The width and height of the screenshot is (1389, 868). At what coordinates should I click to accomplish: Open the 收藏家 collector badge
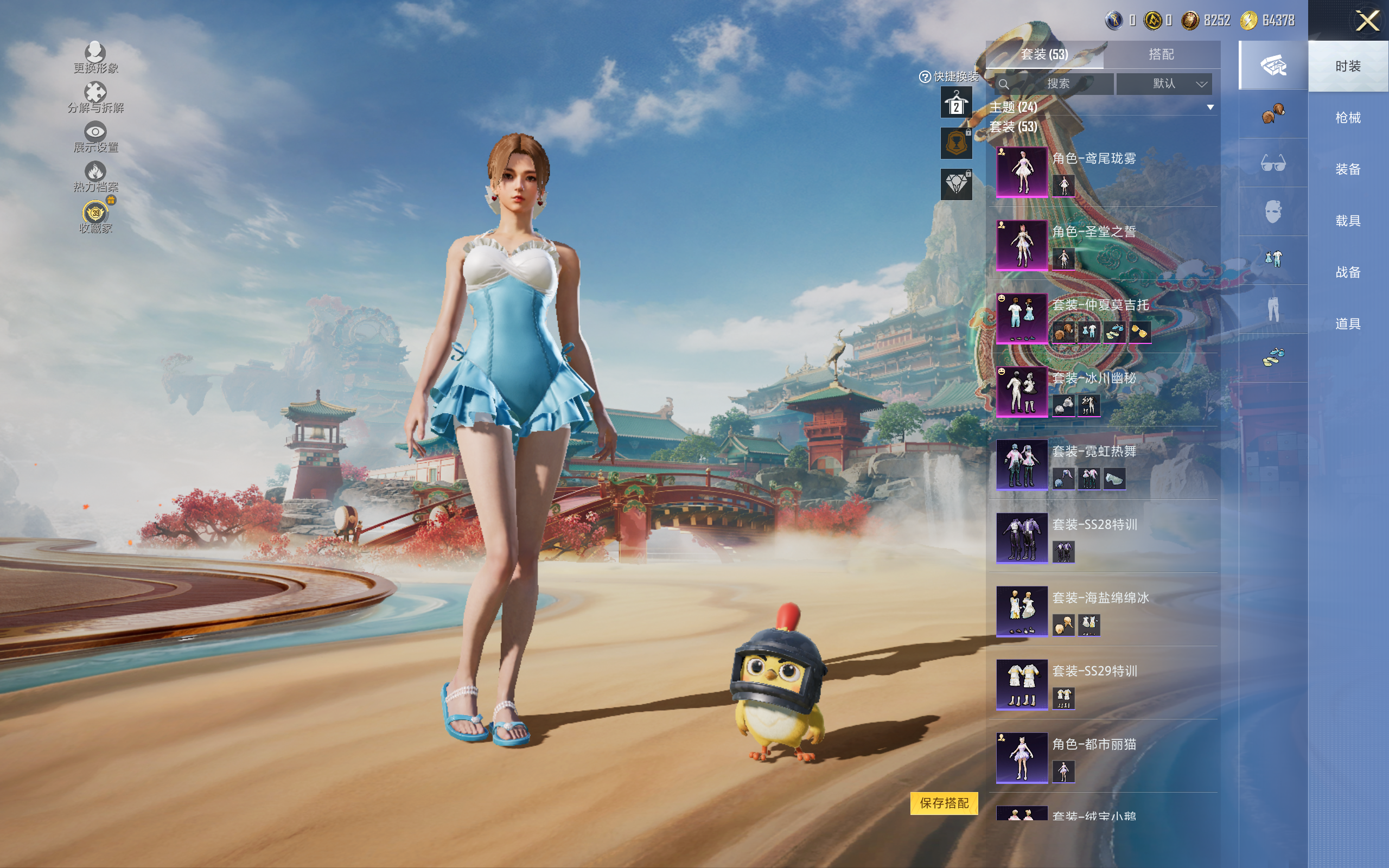95,216
